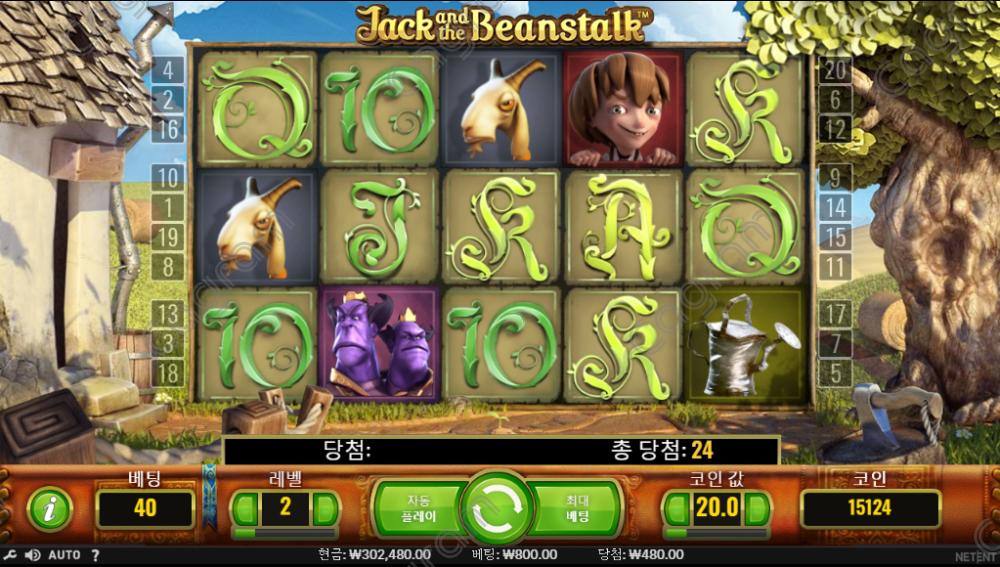Increase the bet level (레벨)
This screenshot has height=567, width=1000.
(x=326, y=508)
